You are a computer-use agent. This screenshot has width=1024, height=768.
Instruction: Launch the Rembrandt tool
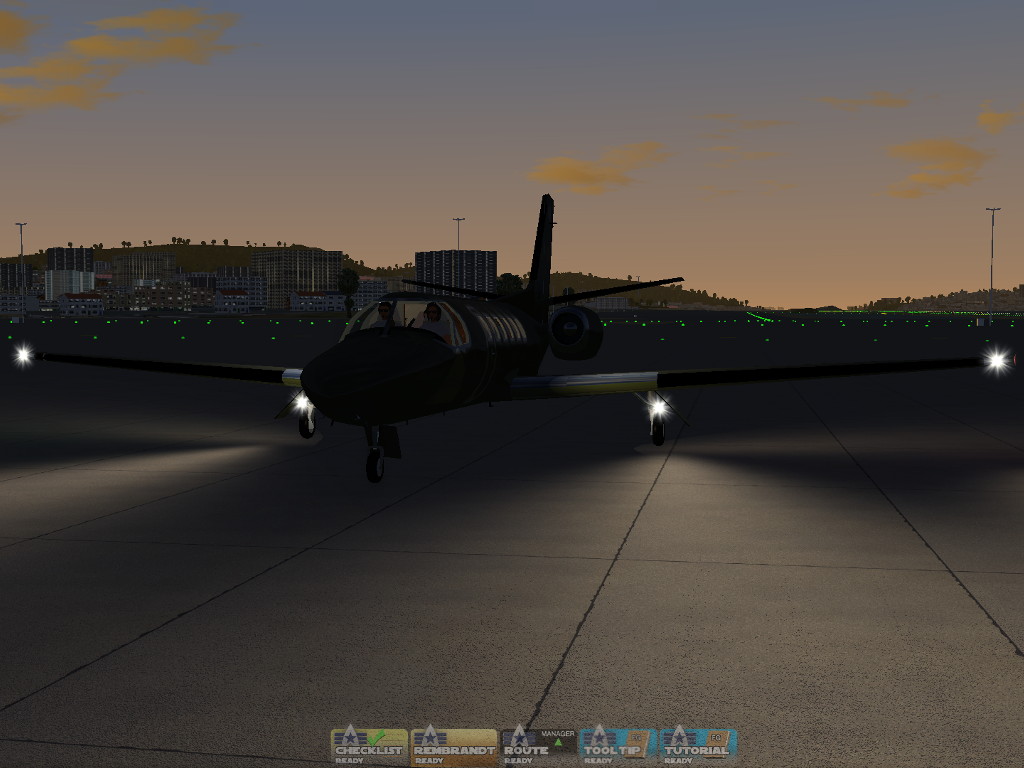point(454,745)
